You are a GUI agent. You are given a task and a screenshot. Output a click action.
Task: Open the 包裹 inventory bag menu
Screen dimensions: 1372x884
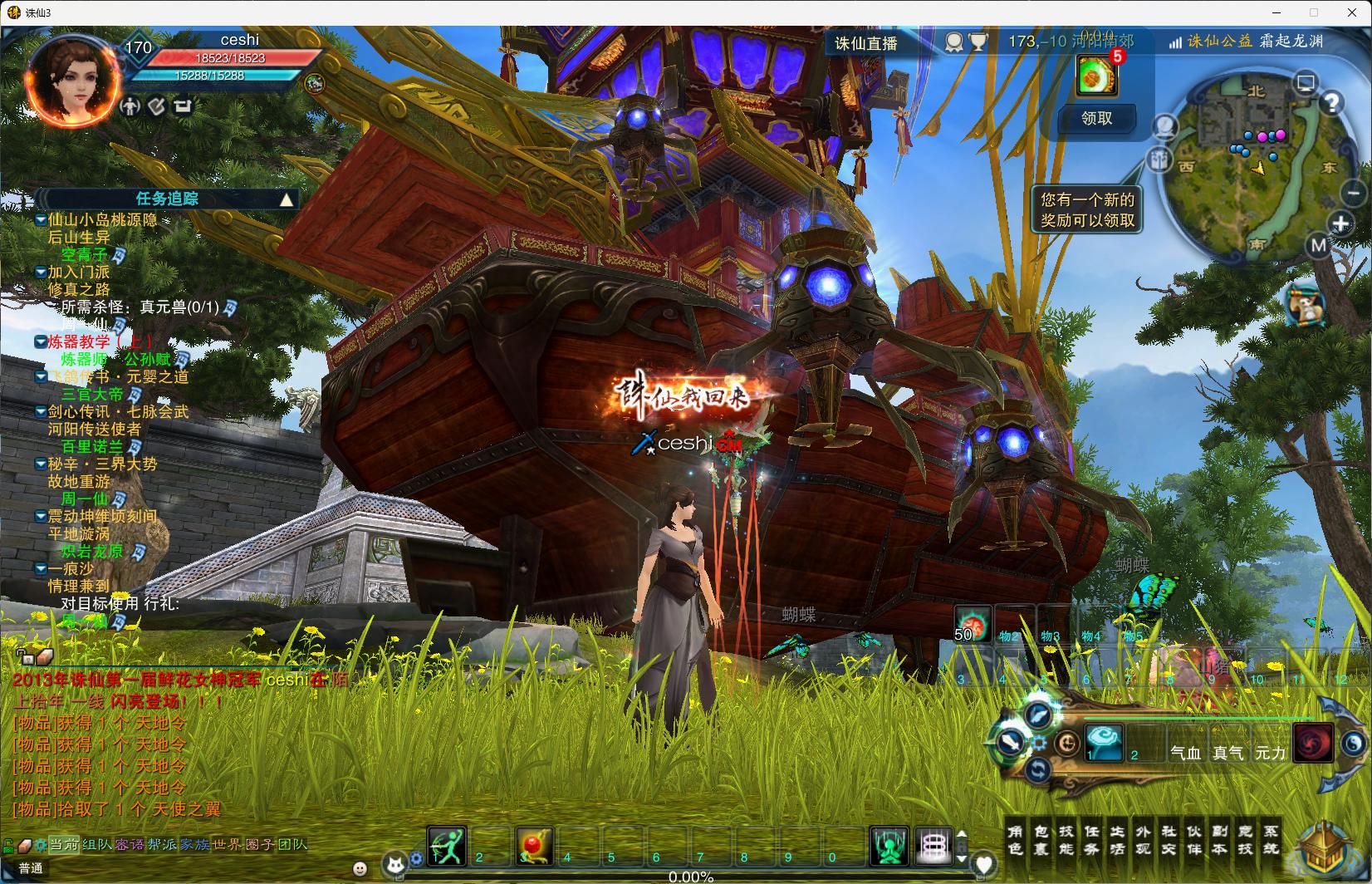1041,839
